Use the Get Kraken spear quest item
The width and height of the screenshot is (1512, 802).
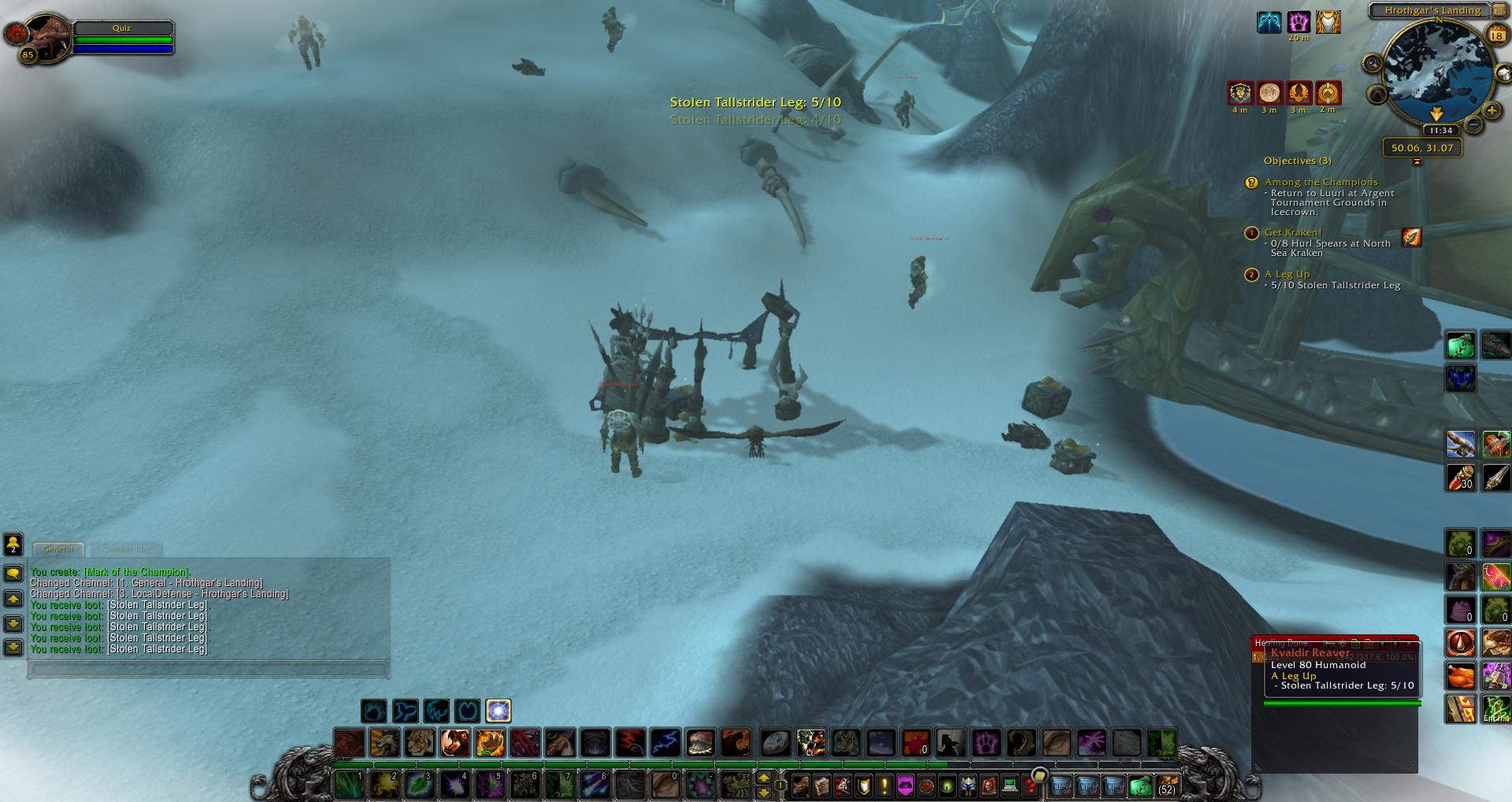(x=1411, y=236)
